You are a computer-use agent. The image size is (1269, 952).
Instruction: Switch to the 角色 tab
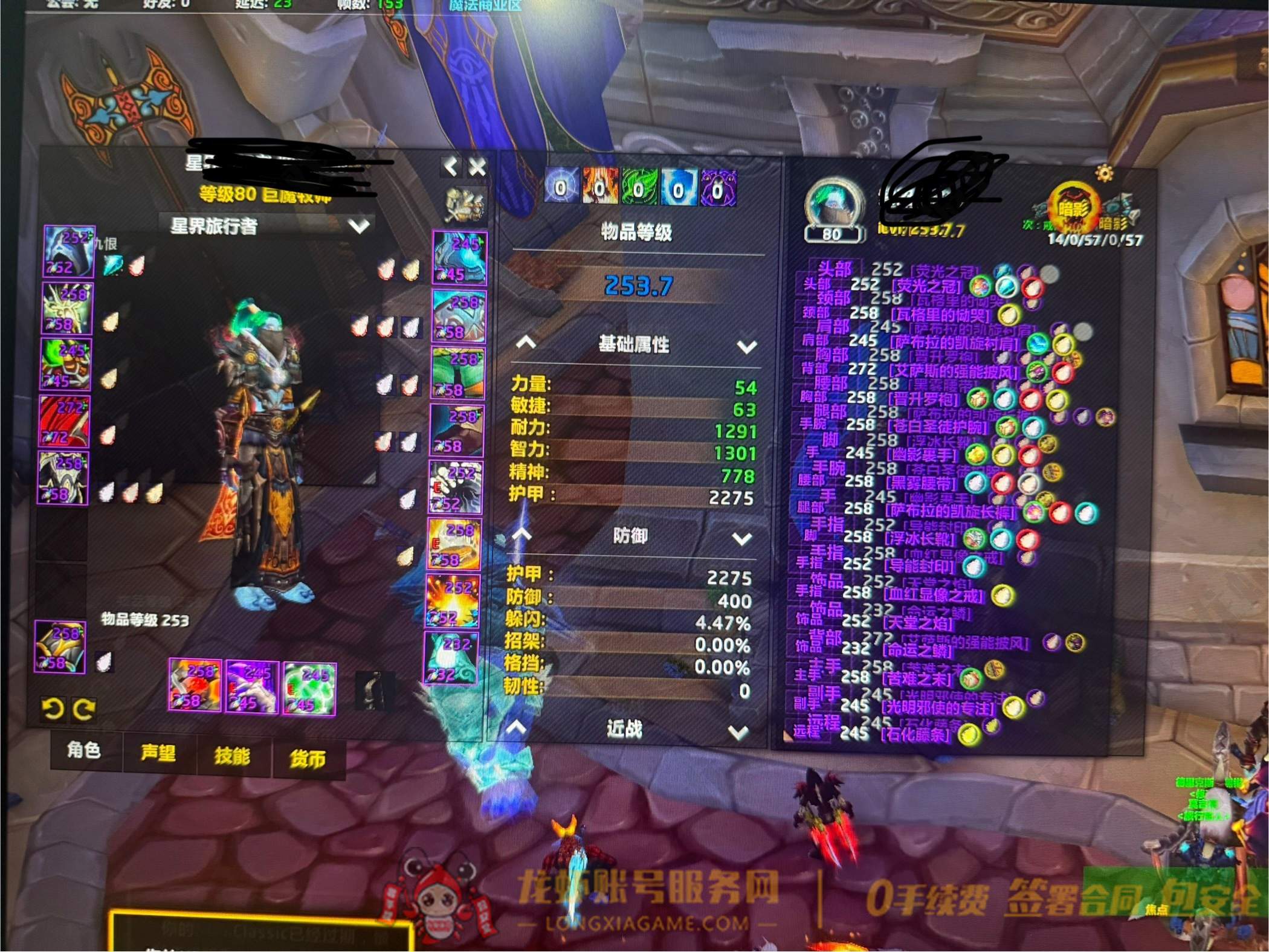(x=84, y=751)
